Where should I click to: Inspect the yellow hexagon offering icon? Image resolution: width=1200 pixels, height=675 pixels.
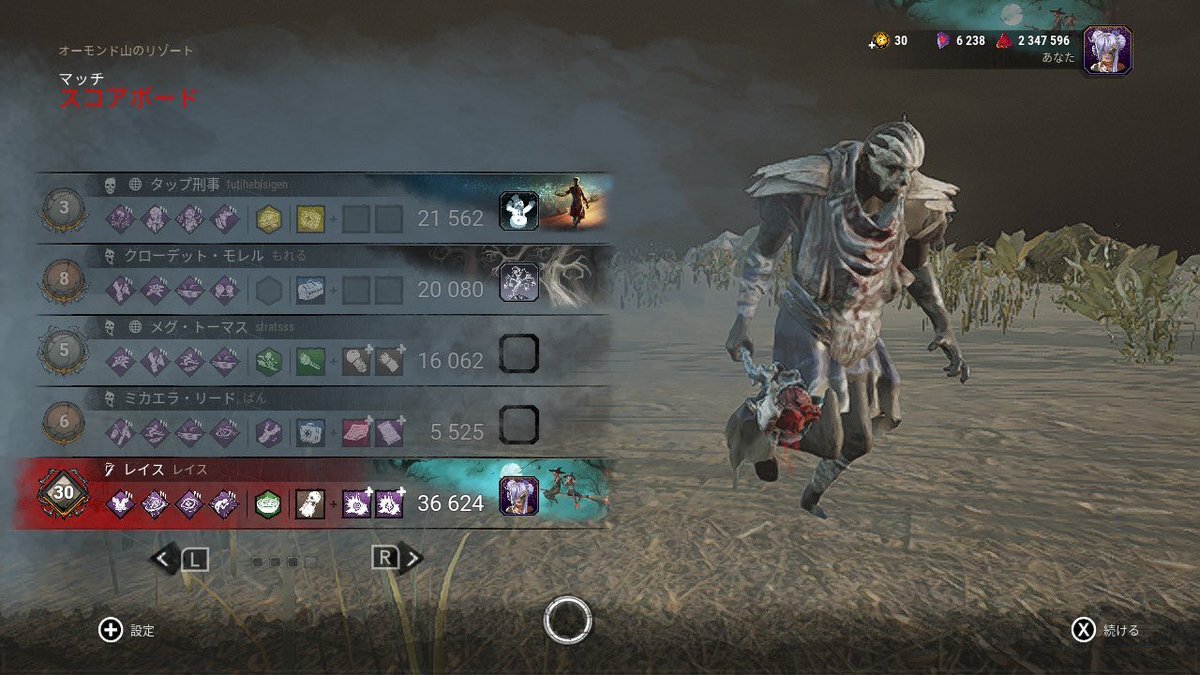click(x=268, y=218)
